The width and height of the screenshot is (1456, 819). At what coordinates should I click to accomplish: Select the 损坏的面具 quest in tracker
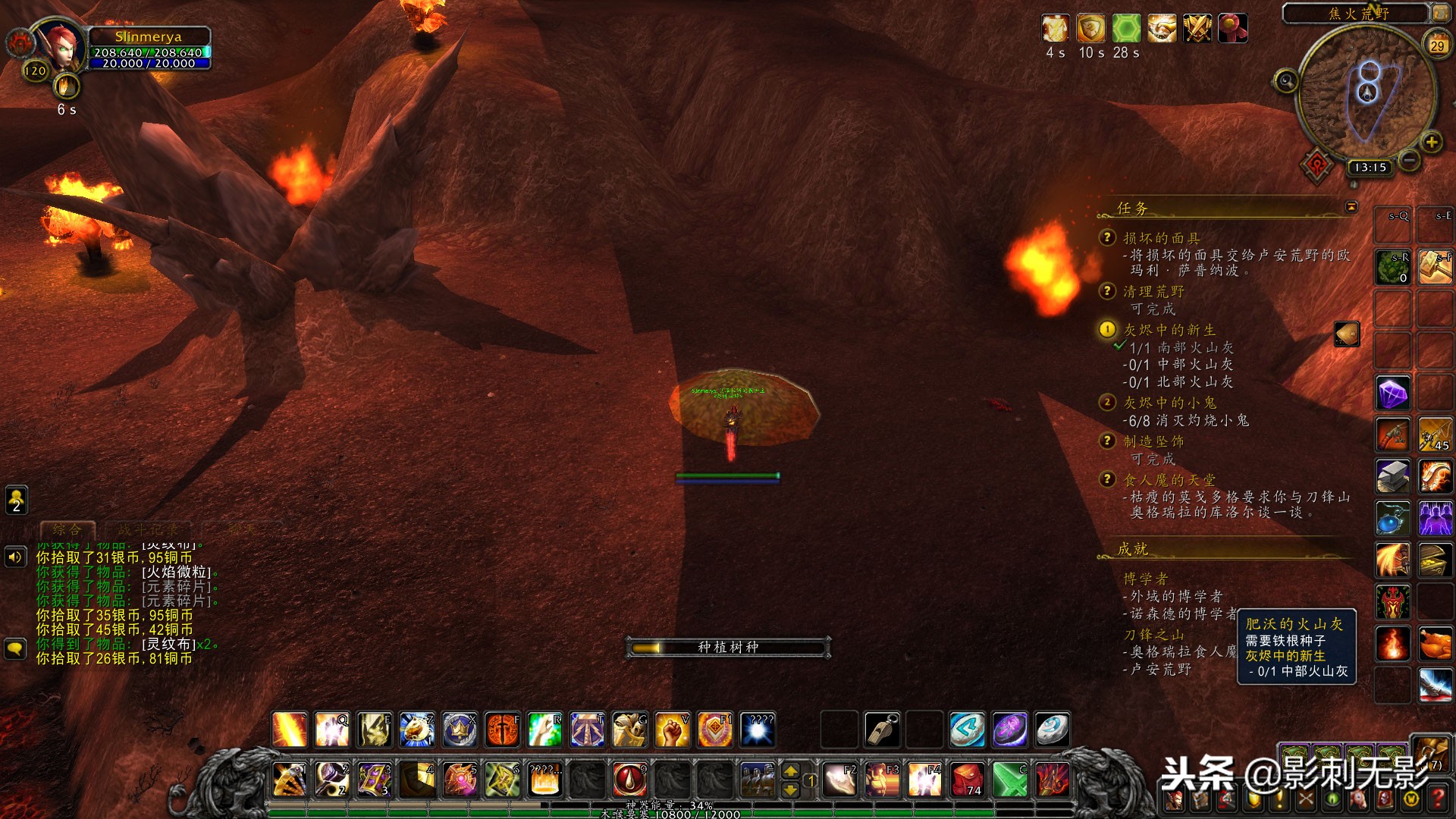1161,238
